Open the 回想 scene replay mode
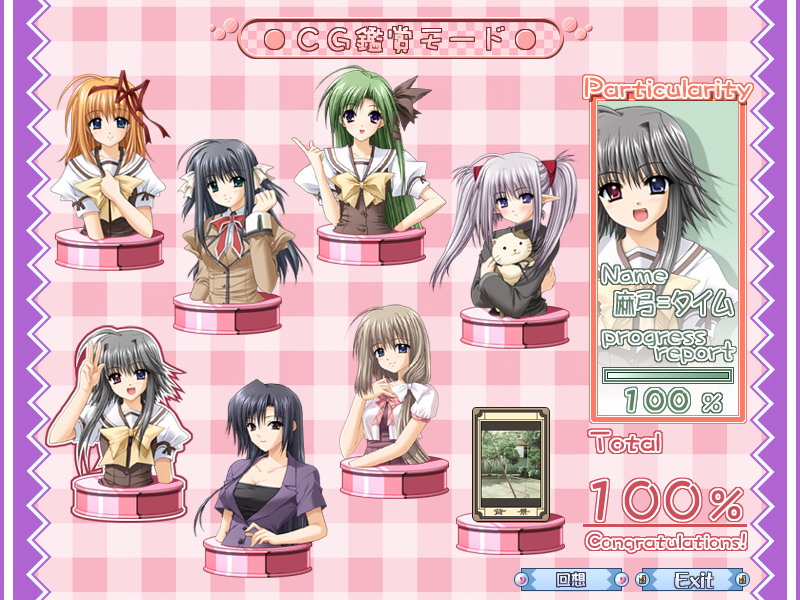The width and height of the screenshot is (800, 600). coord(570,579)
